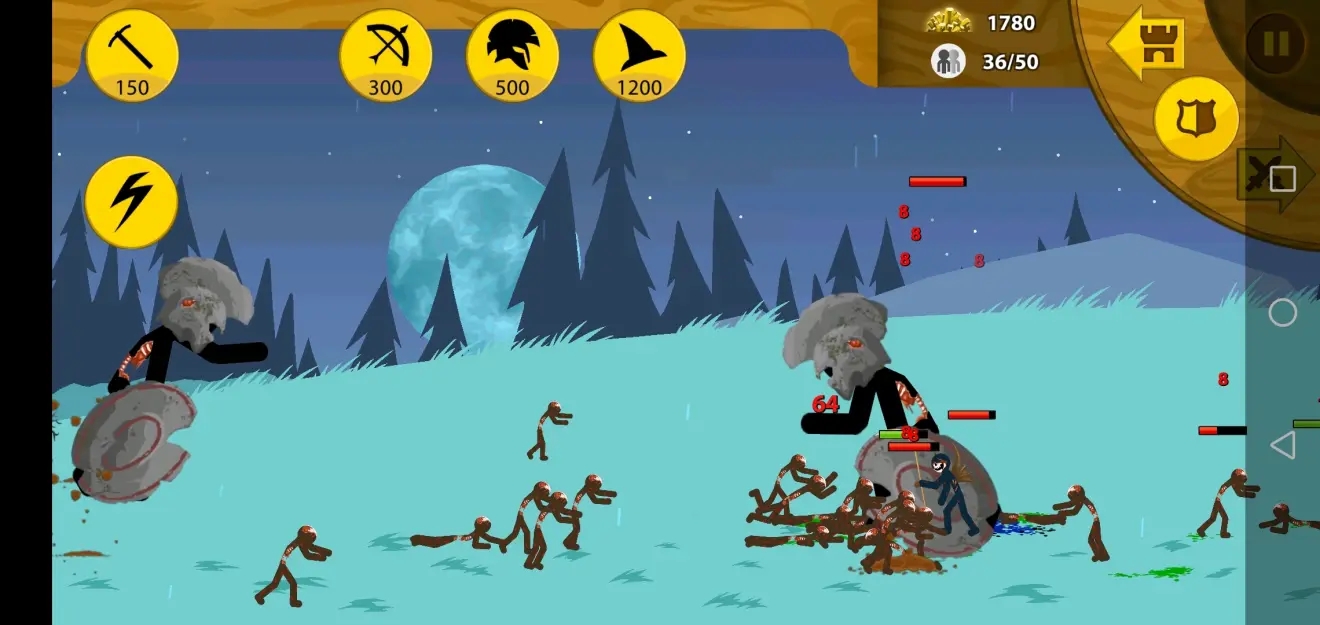
Task: Activate the lightning bolt ability
Action: (131, 202)
